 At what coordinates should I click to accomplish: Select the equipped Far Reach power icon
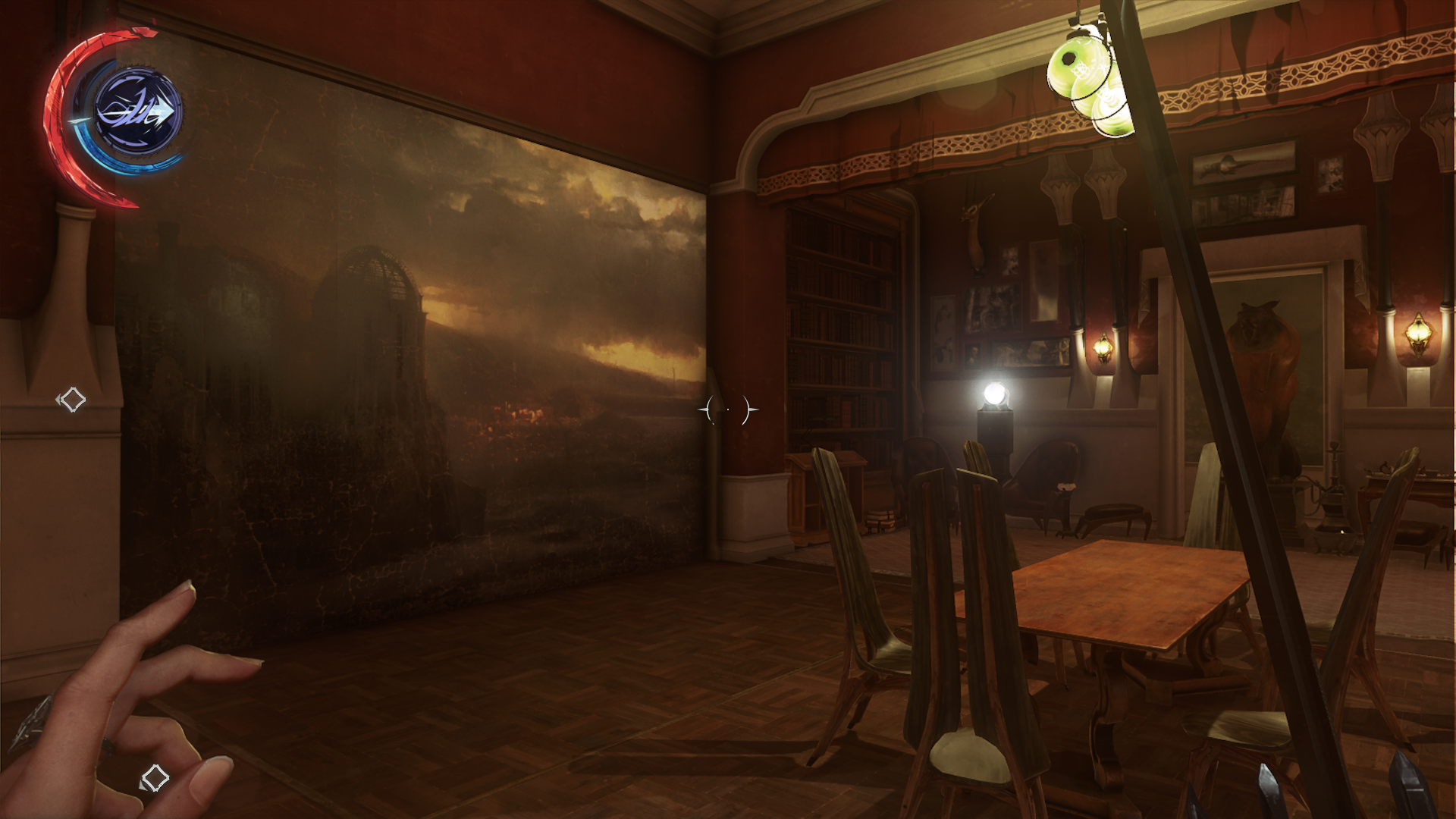(x=137, y=112)
